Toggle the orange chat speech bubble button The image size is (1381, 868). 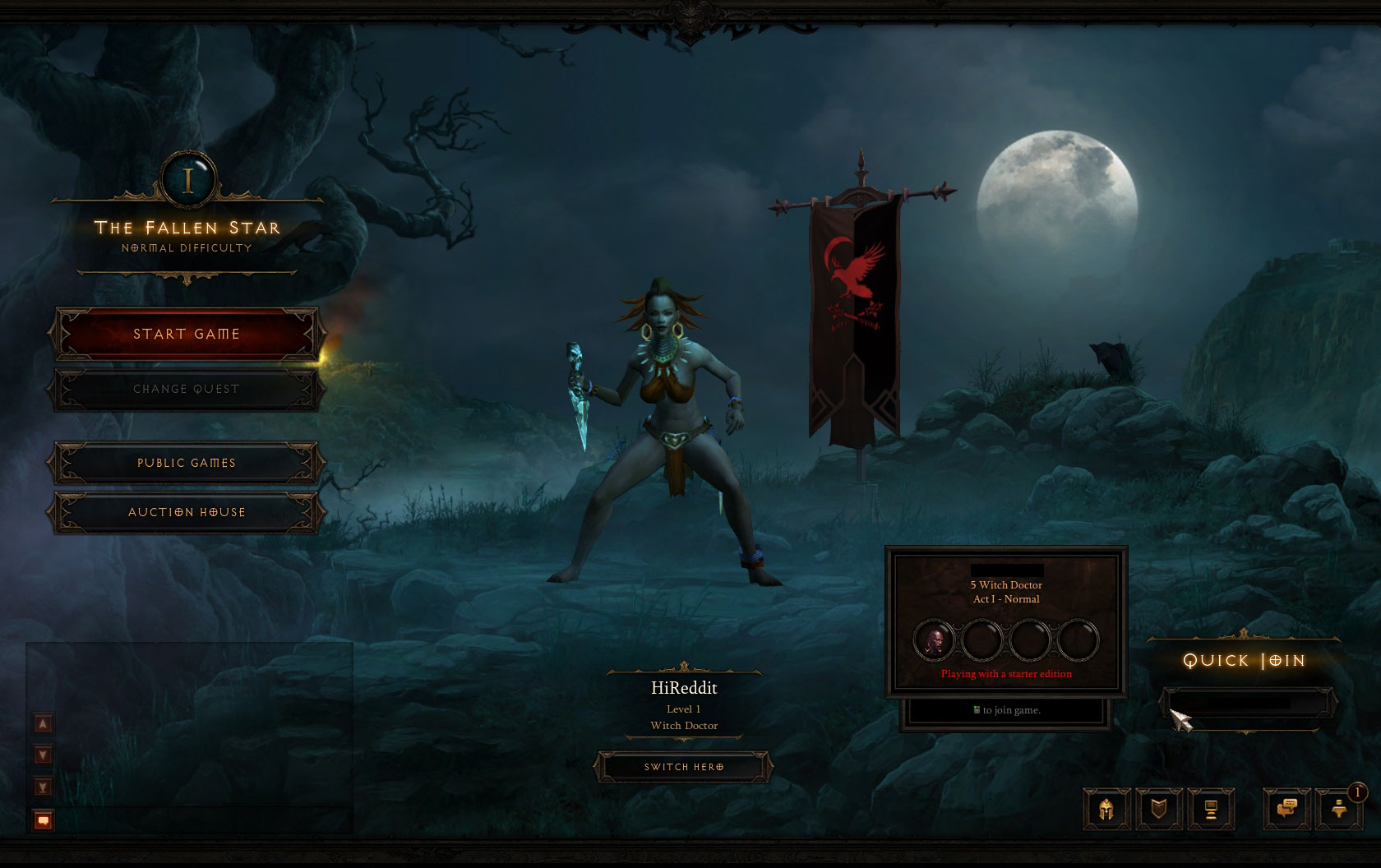pyautogui.click(x=43, y=820)
